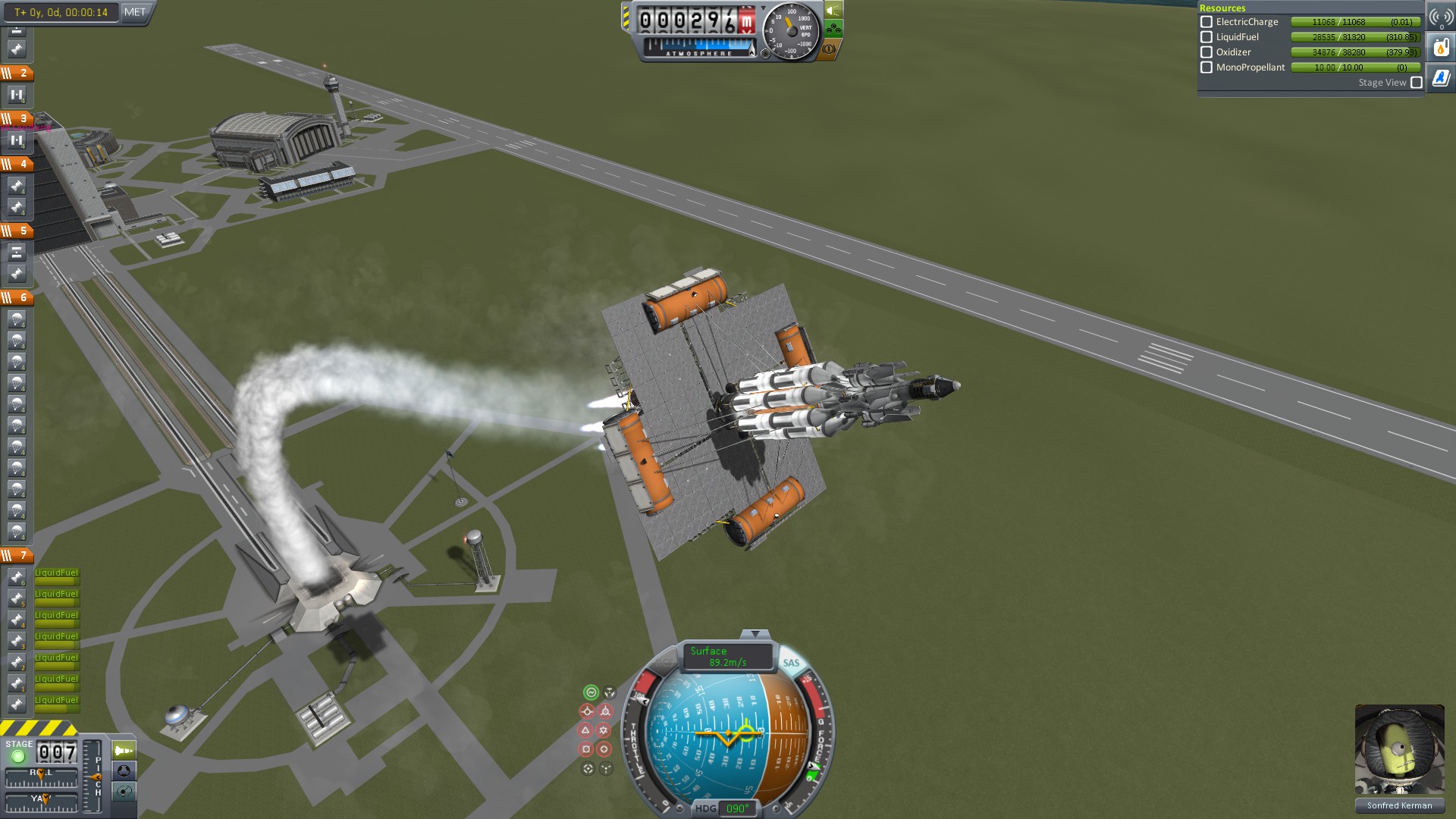The height and width of the screenshot is (819, 1456).
Task: Toggle the MET time display button
Action: 135,12
